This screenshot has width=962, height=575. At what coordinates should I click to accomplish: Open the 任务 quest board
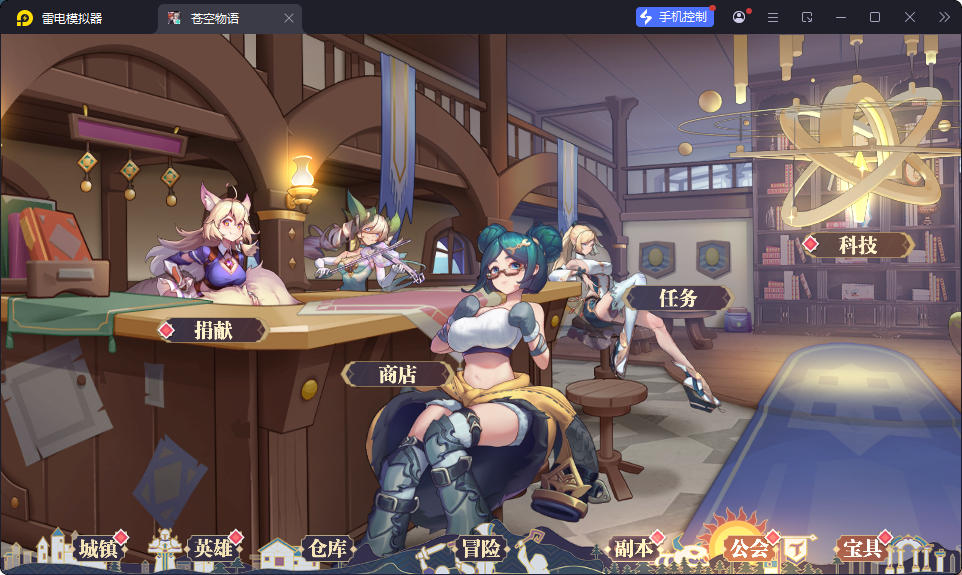(x=678, y=298)
